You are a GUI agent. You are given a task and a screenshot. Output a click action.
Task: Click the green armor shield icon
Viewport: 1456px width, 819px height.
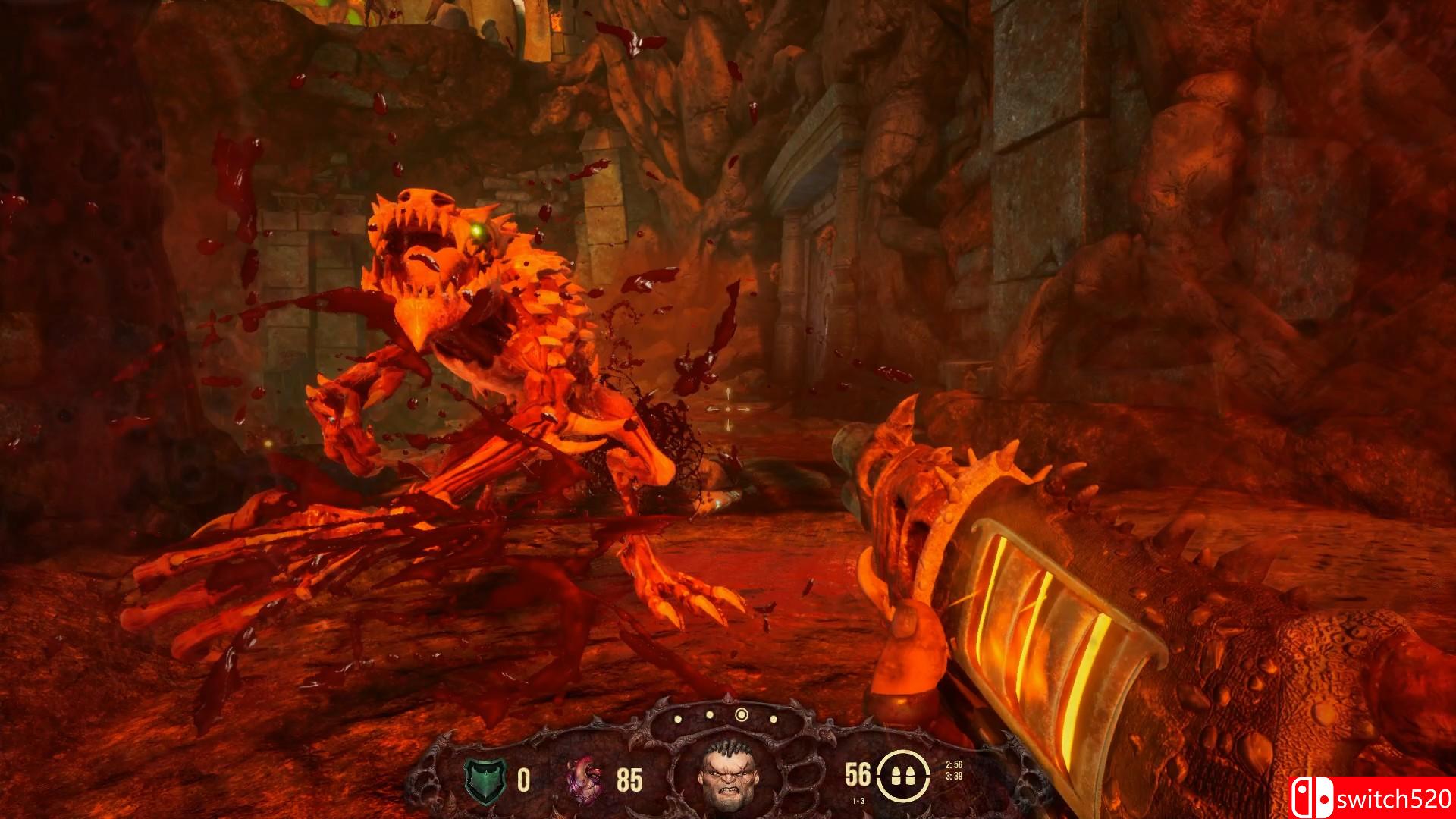point(484,780)
